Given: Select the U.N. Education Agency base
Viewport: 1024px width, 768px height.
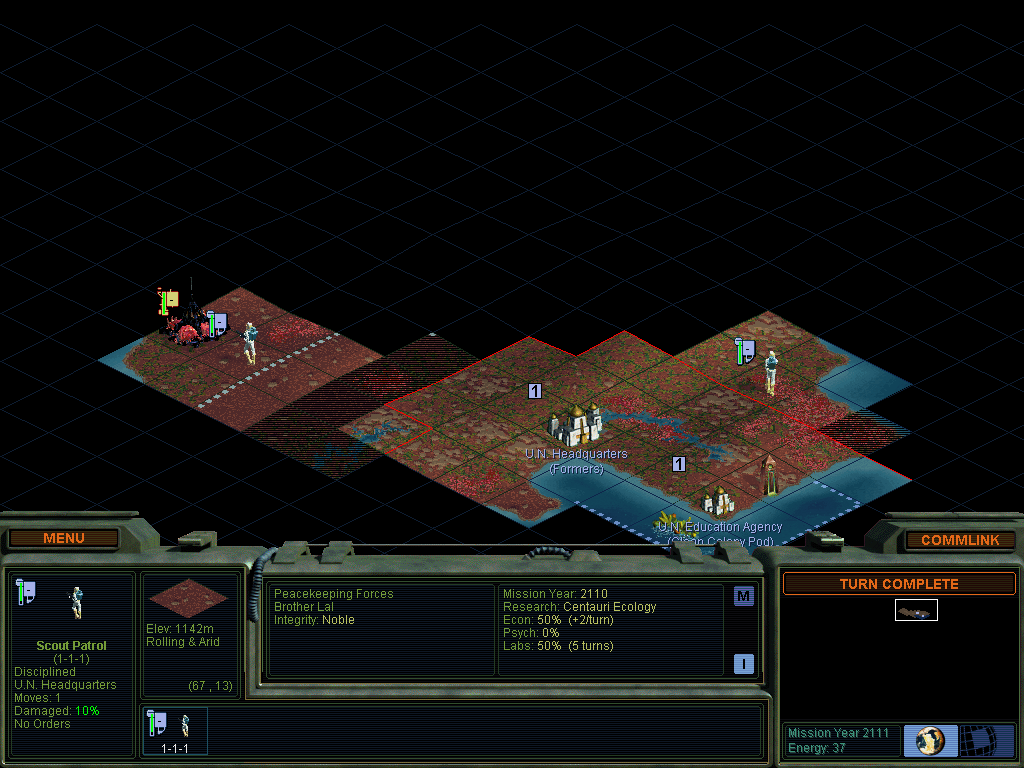Looking at the screenshot, I should (718, 499).
